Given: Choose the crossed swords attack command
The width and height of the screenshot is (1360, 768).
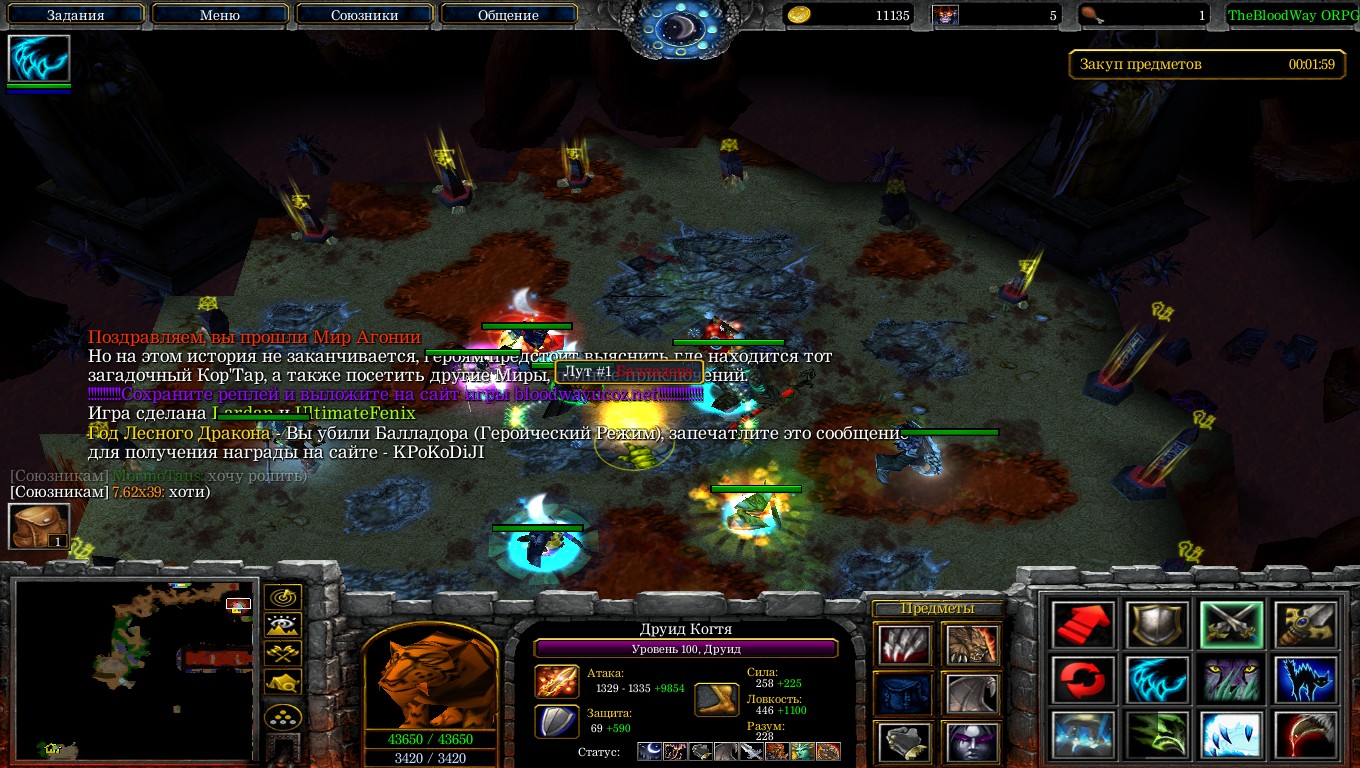Looking at the screenshot, I should click(x=1232, y=625).
